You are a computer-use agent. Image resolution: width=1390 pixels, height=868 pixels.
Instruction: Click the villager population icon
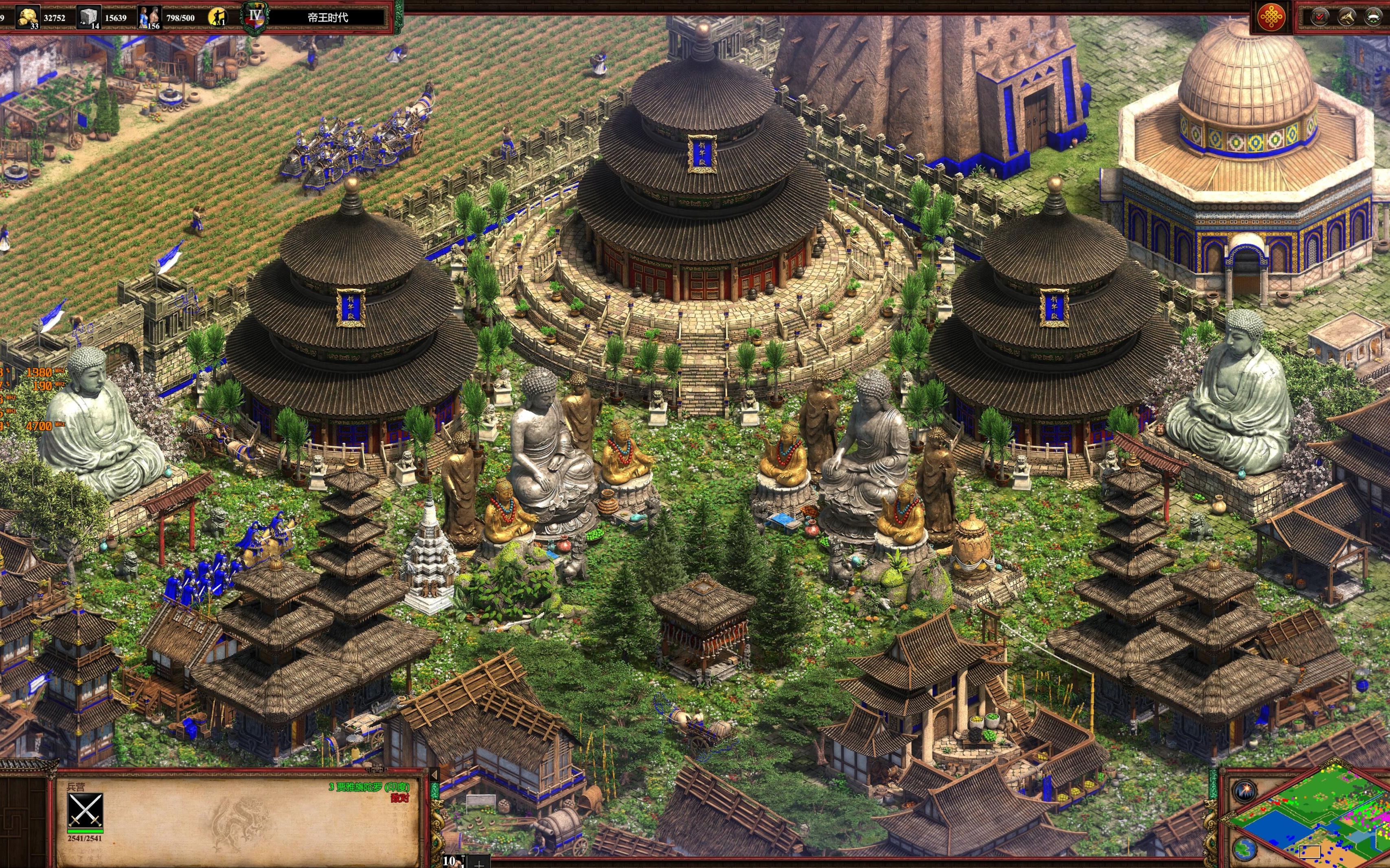click(x=149, y=17)
